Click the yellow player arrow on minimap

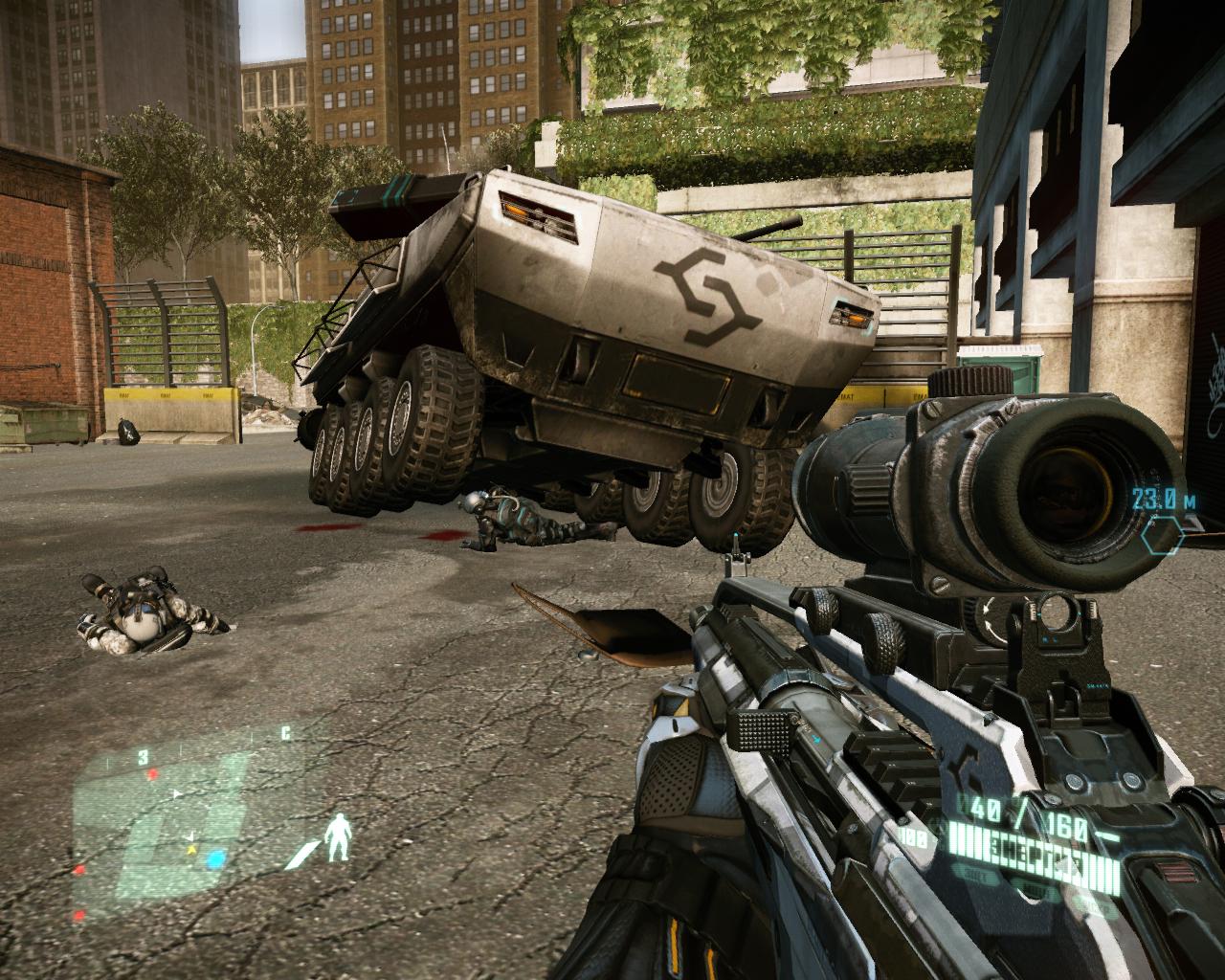191,848
